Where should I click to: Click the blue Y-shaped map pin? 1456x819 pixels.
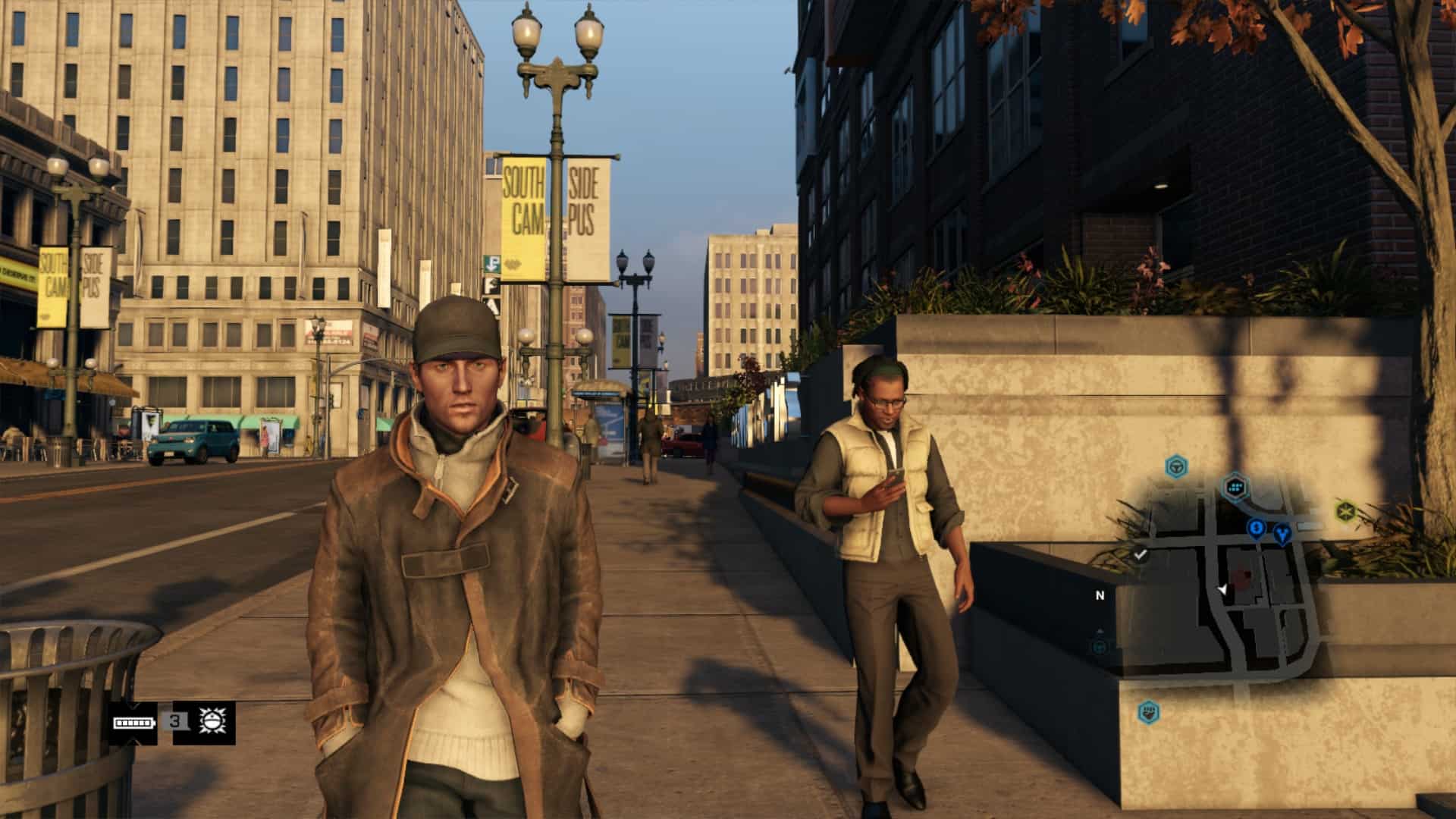pos(1282,533)
